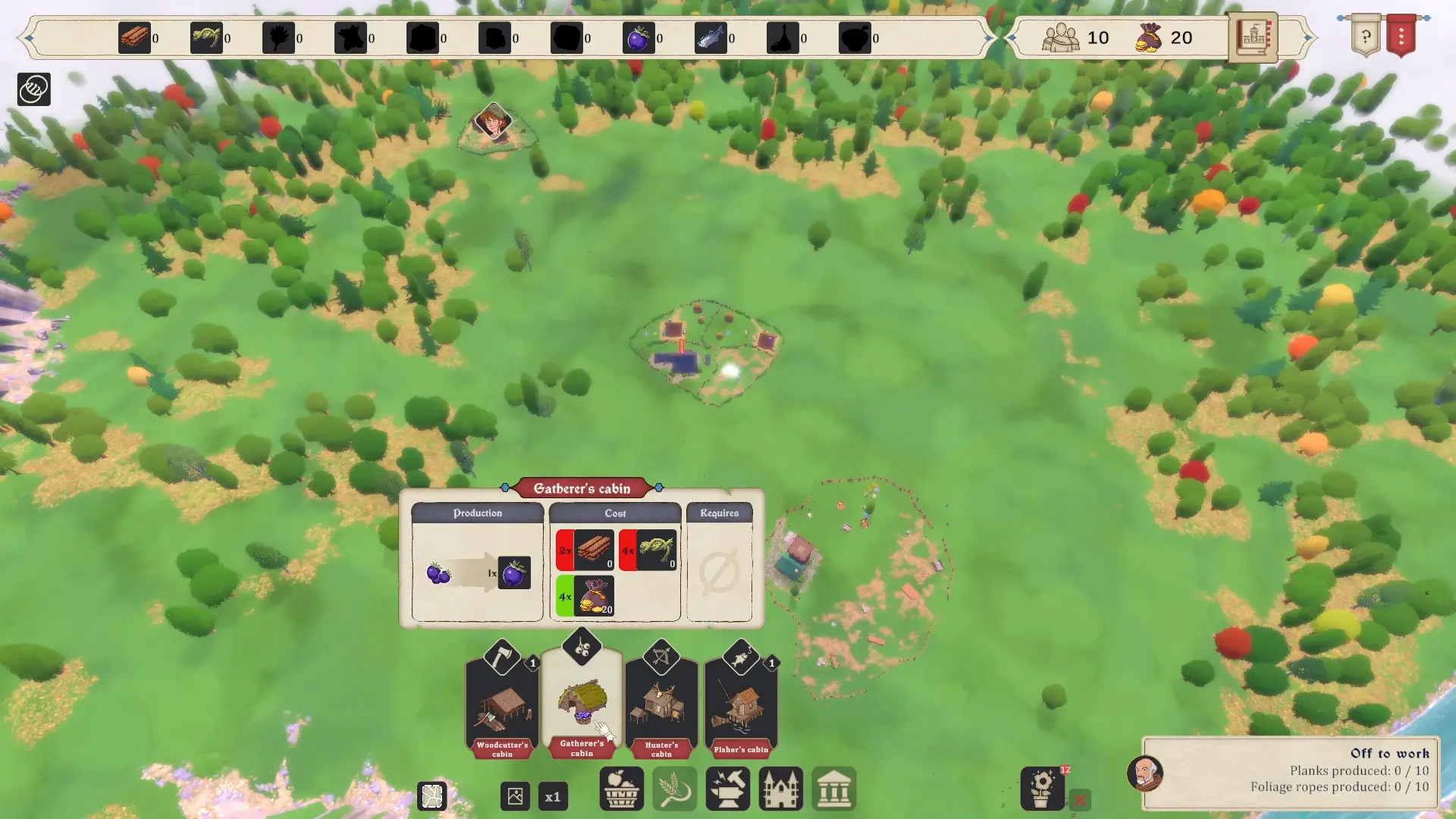The image size is (1456, 819).
Task: Toggle the road map overlay button
Action: tap(432, 797)
